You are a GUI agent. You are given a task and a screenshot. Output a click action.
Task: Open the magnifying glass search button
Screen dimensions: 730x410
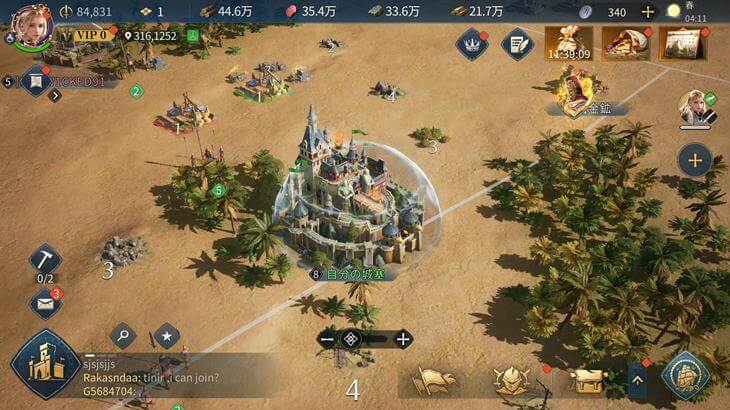click(x=122, y=335)
